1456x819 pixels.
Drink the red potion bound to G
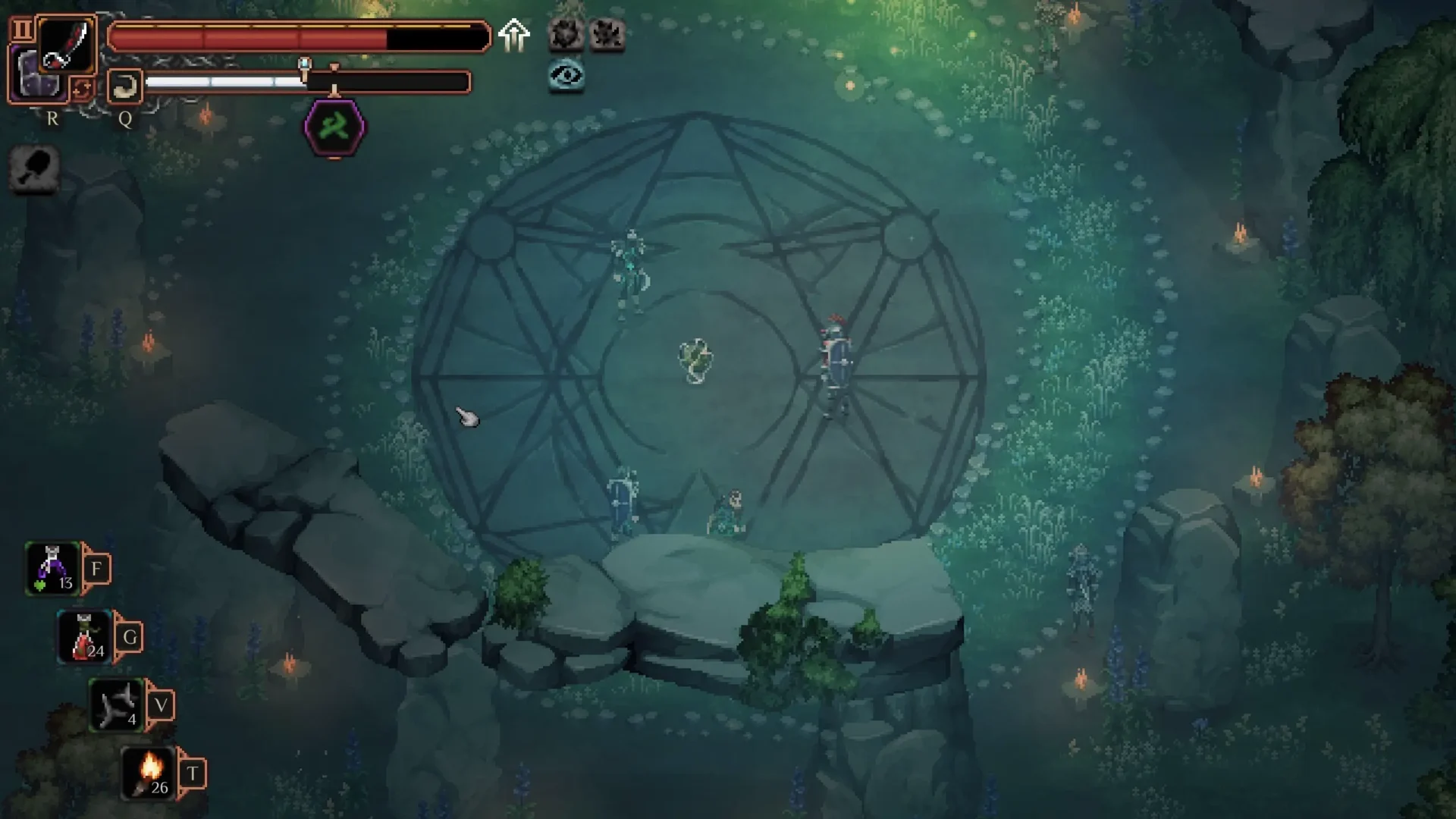85,635
